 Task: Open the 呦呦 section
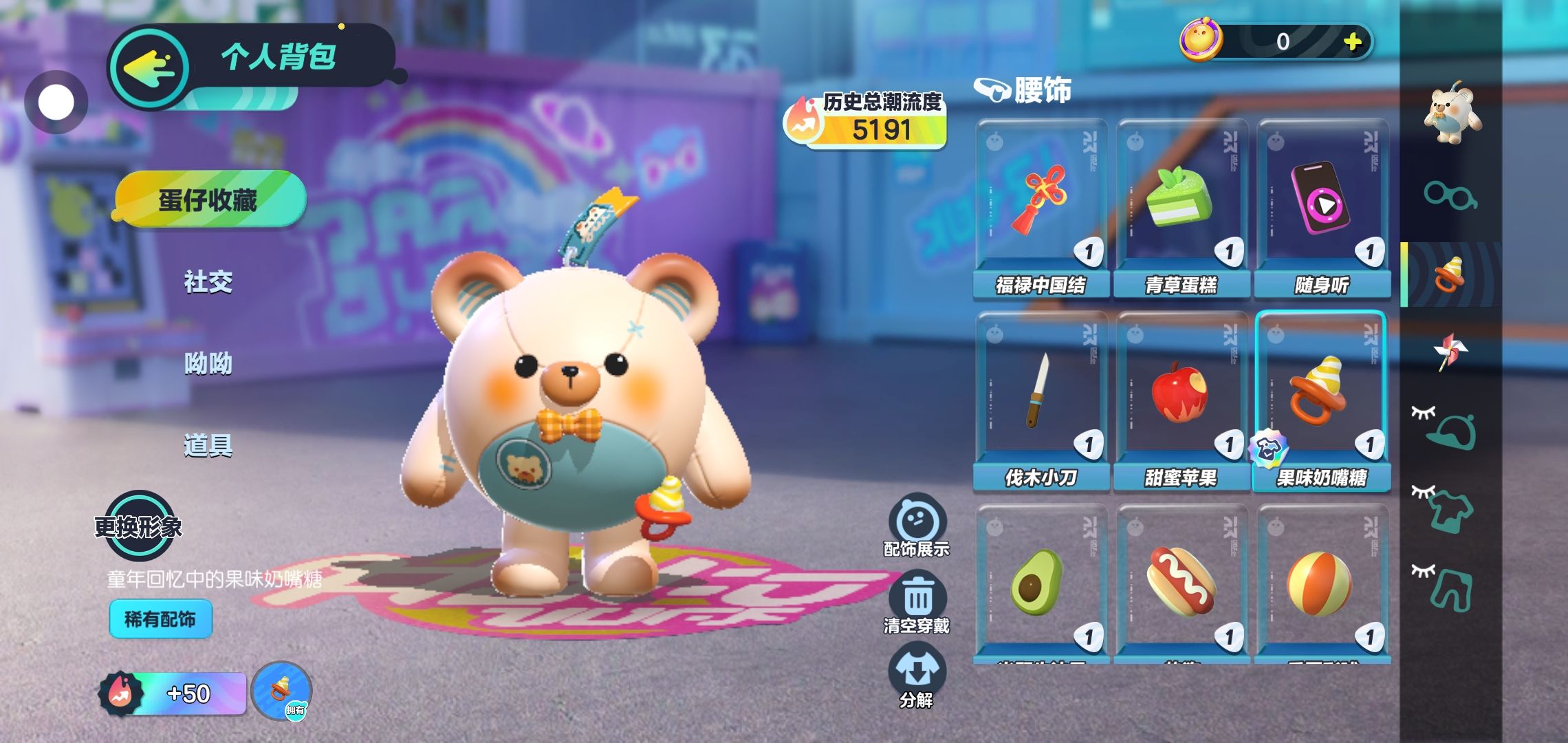[x=208, y=363]
